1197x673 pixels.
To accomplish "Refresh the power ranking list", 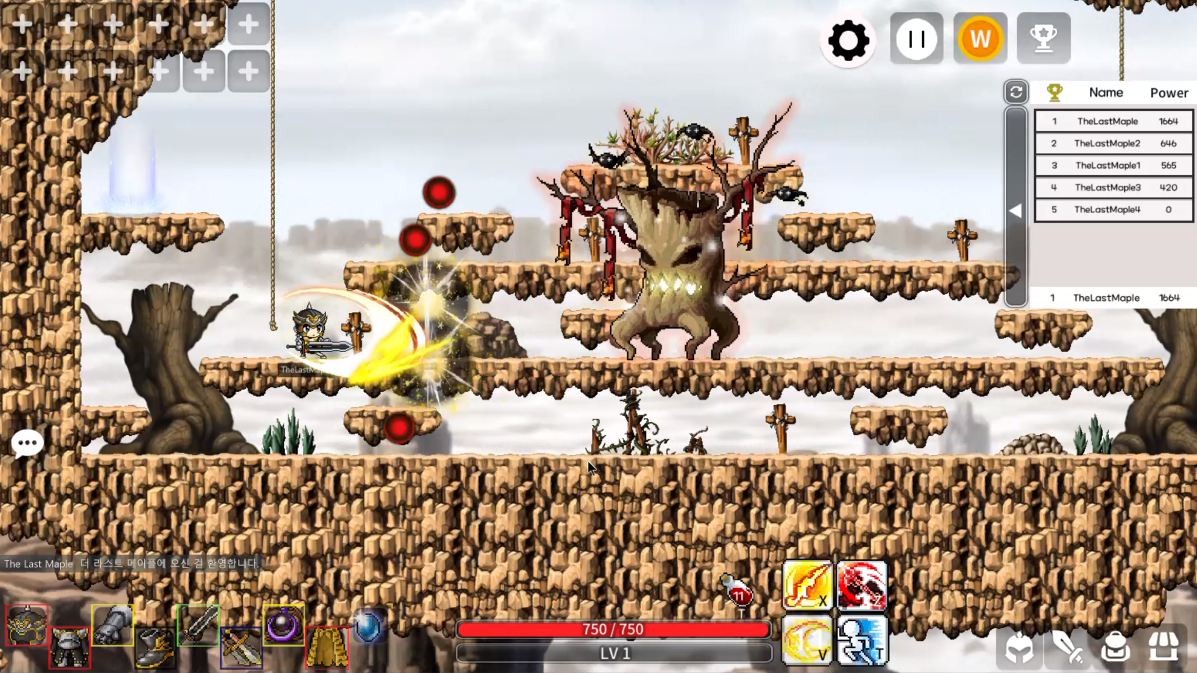I will [1016, 92].
